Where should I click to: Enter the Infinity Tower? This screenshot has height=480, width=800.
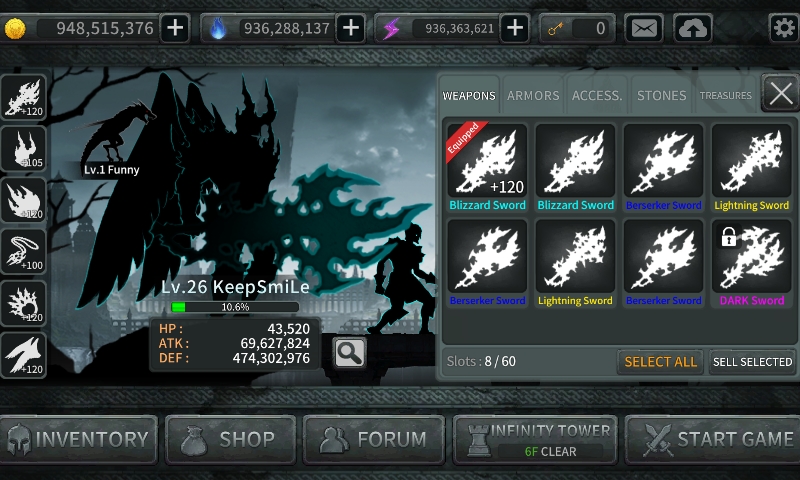[x=535, y=439]
